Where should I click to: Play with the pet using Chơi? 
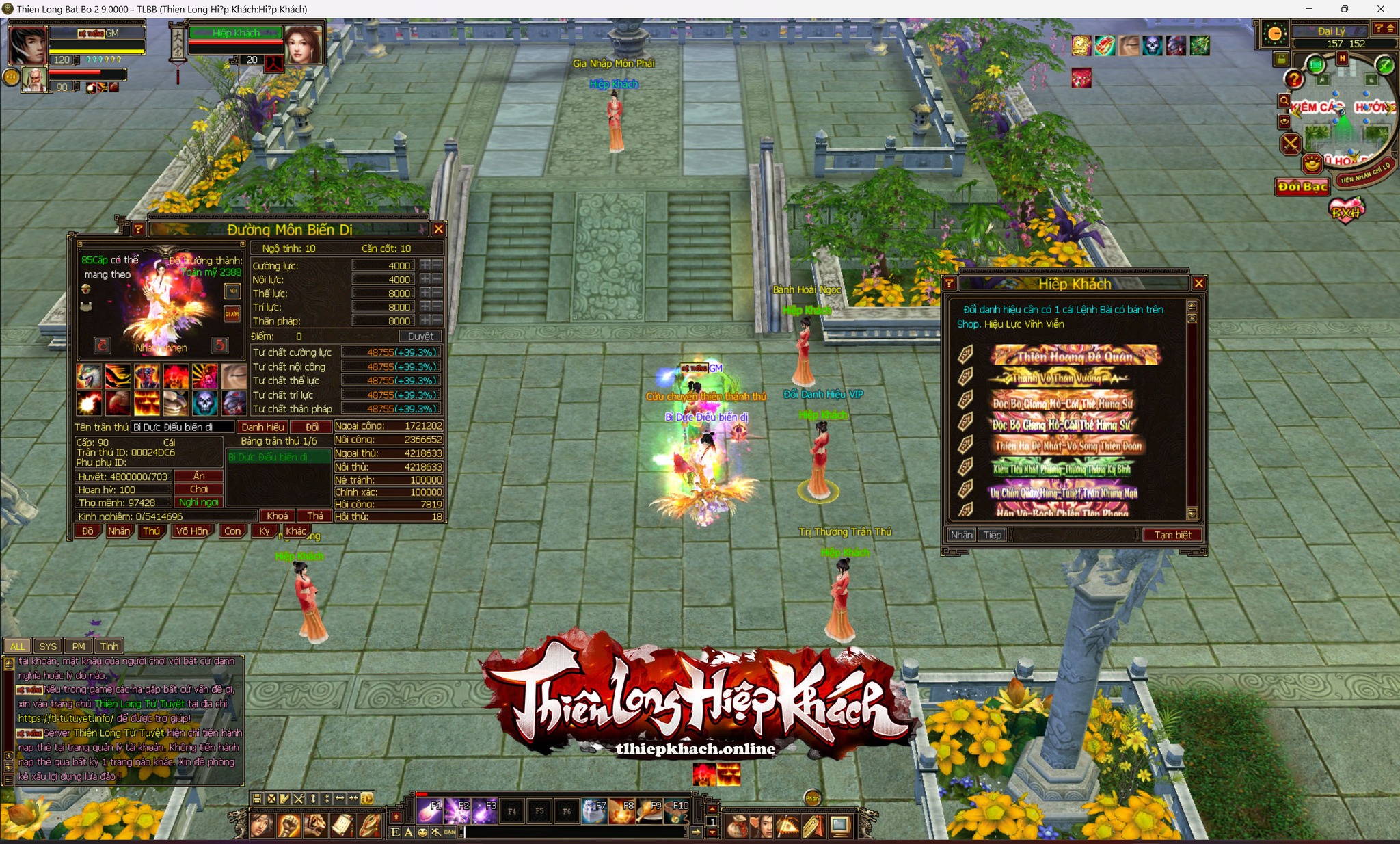[x=199, y=489]
